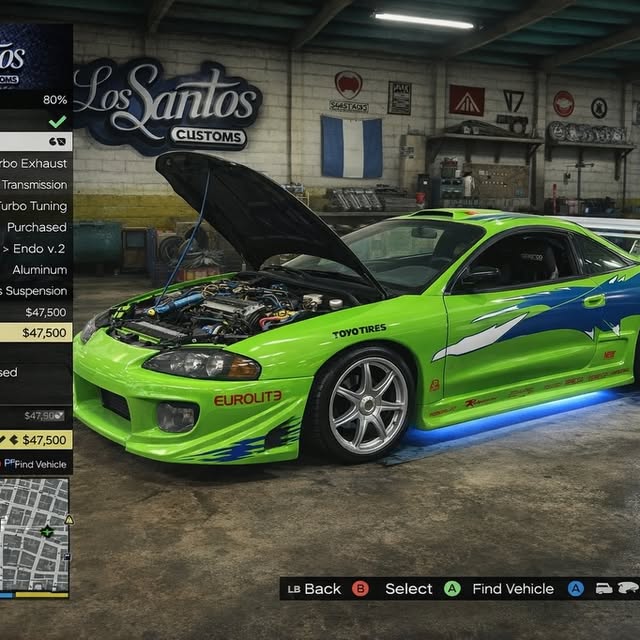Click the highlighted $47,500 menu row
Viewport: 640px width, 640px height.
tap(36, 333)
